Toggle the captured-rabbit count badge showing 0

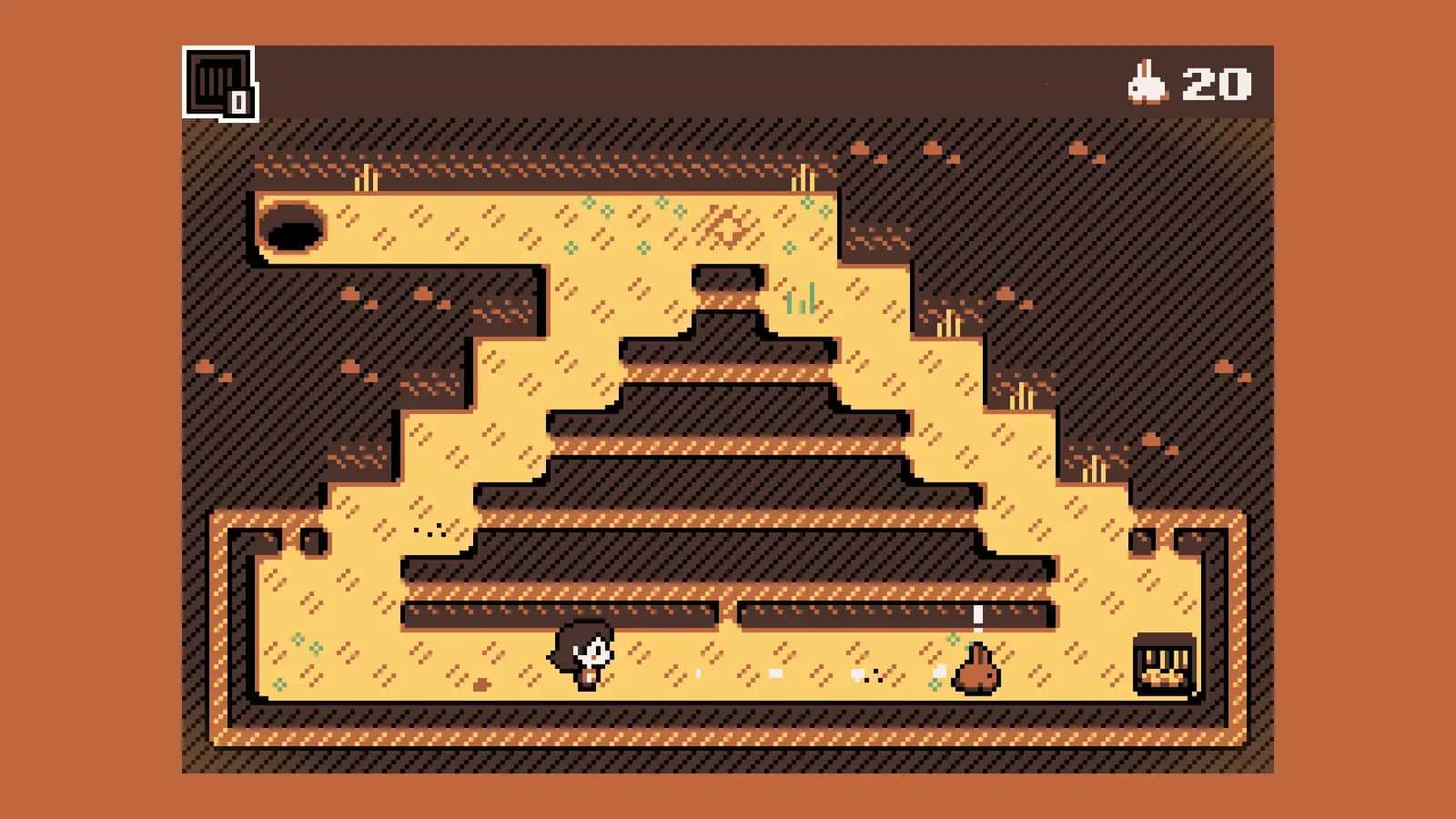pos(239,103)
